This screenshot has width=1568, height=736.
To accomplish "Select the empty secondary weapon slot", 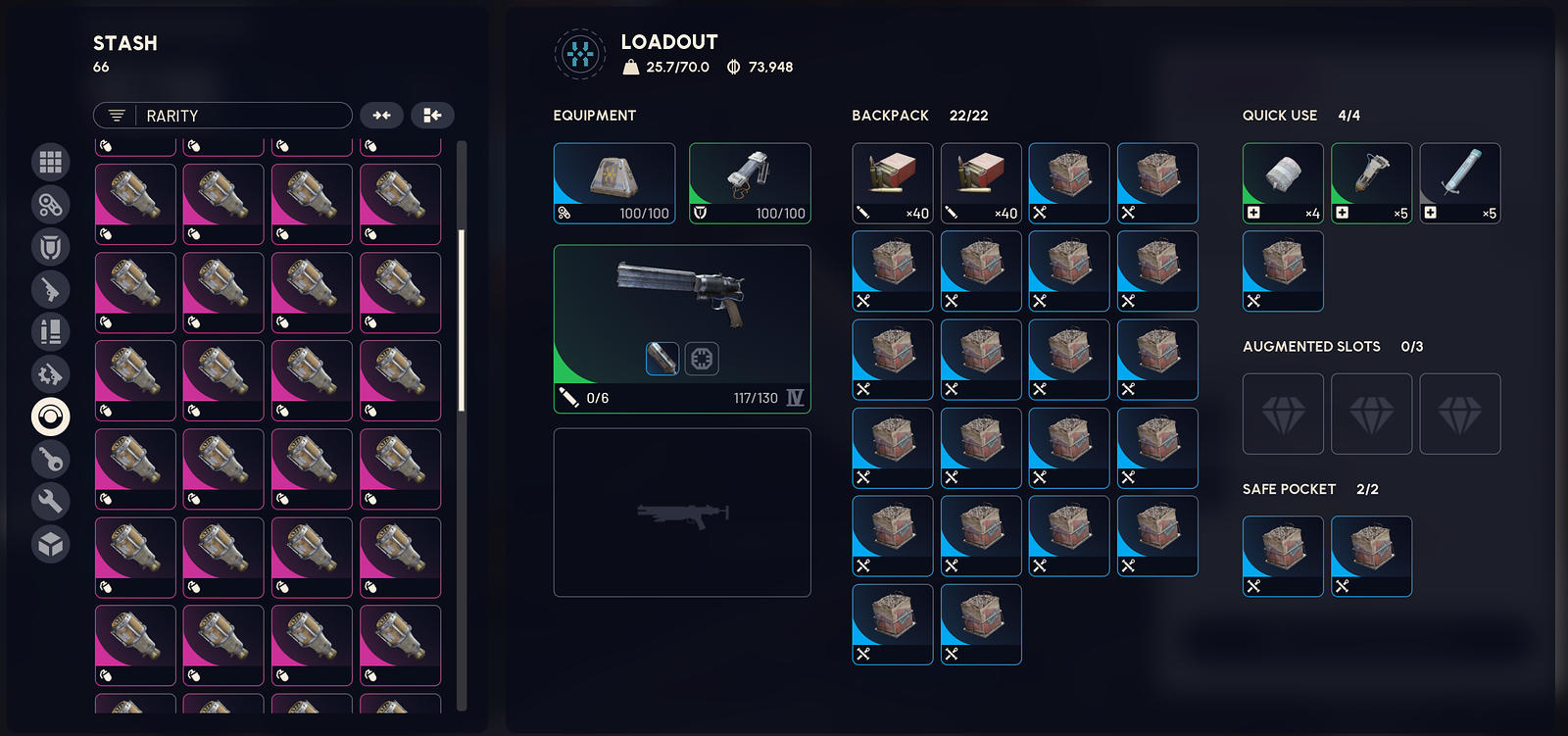I will pyautogui.click(x=682, y=513).
